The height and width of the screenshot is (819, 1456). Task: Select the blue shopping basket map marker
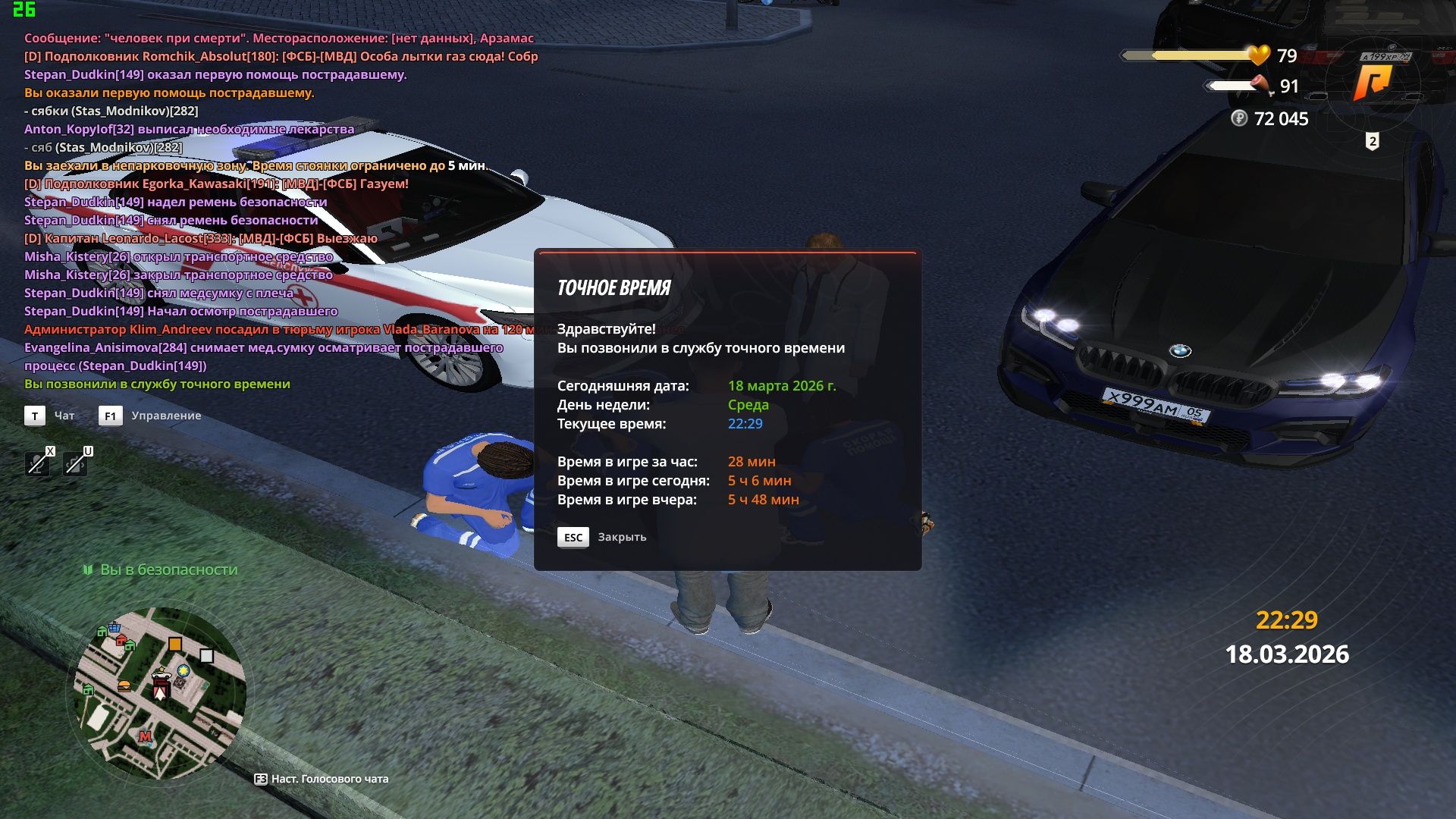115,627
